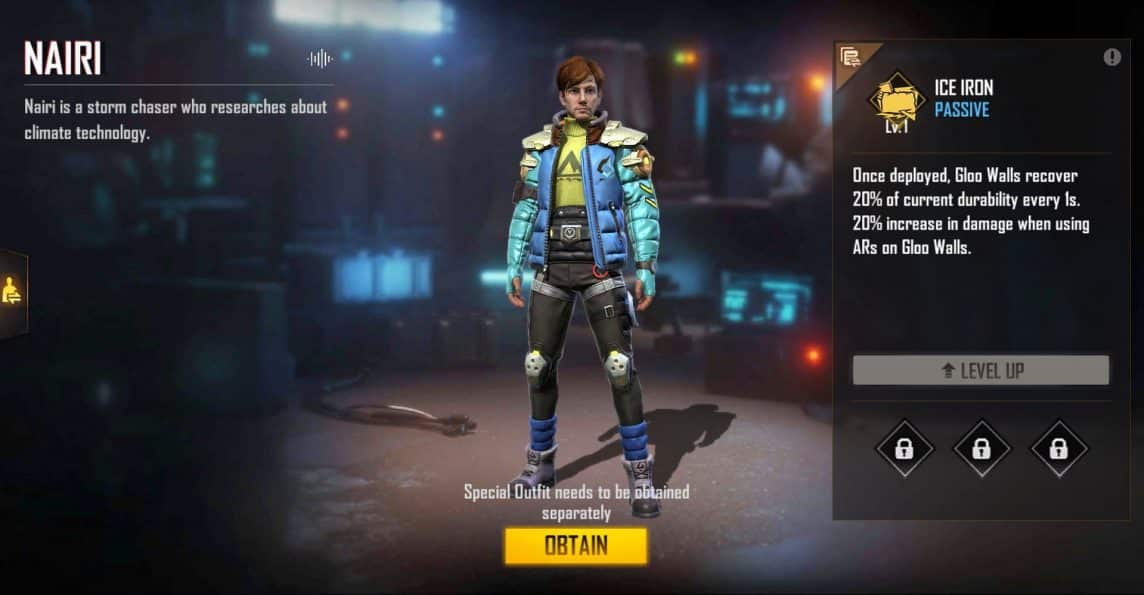Open the skill list icon in panel corner
Viewport: 1144px width, 595px height.
(x=851, y=57)
